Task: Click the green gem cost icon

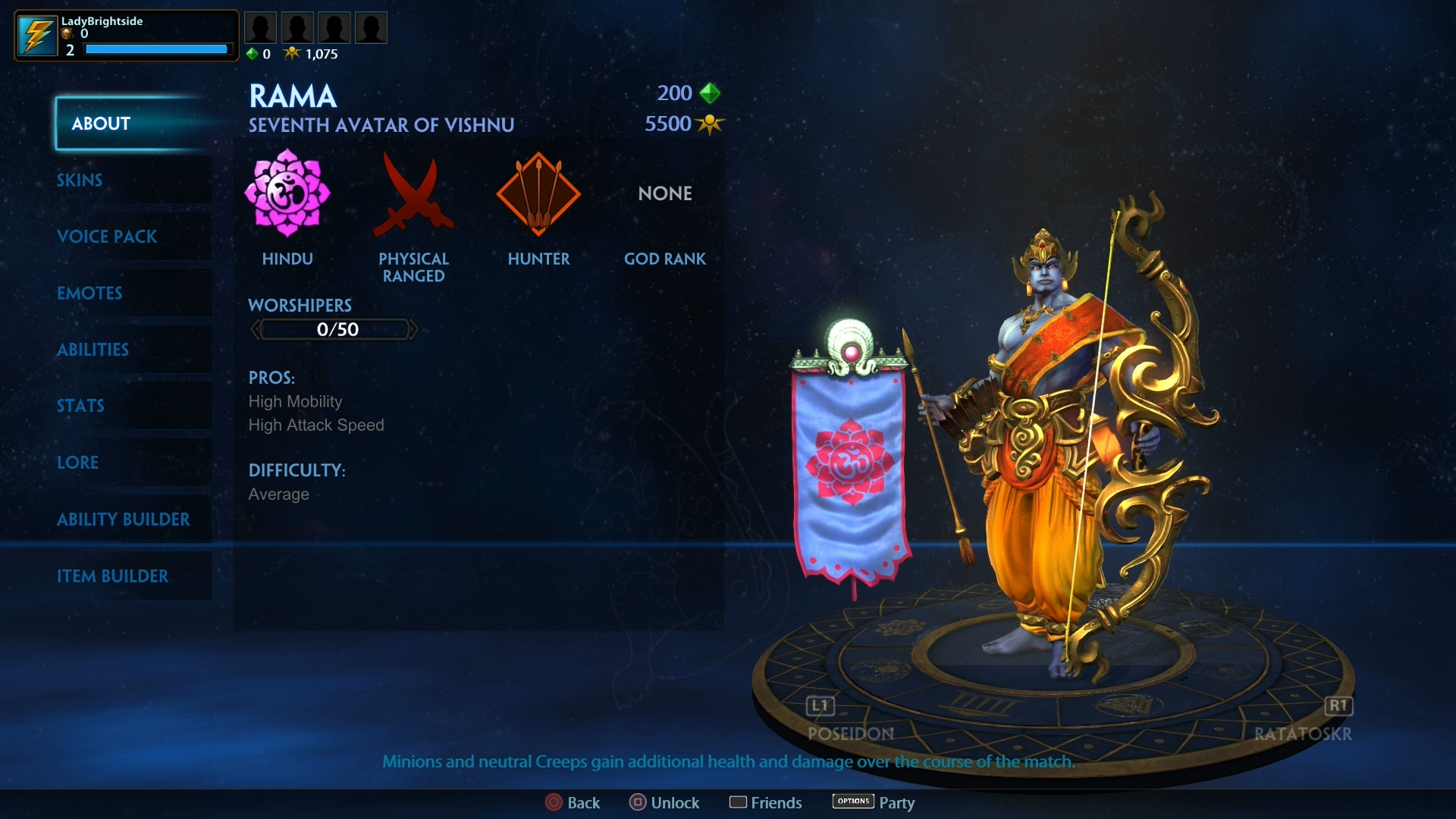Action: (x=711, y=93)
